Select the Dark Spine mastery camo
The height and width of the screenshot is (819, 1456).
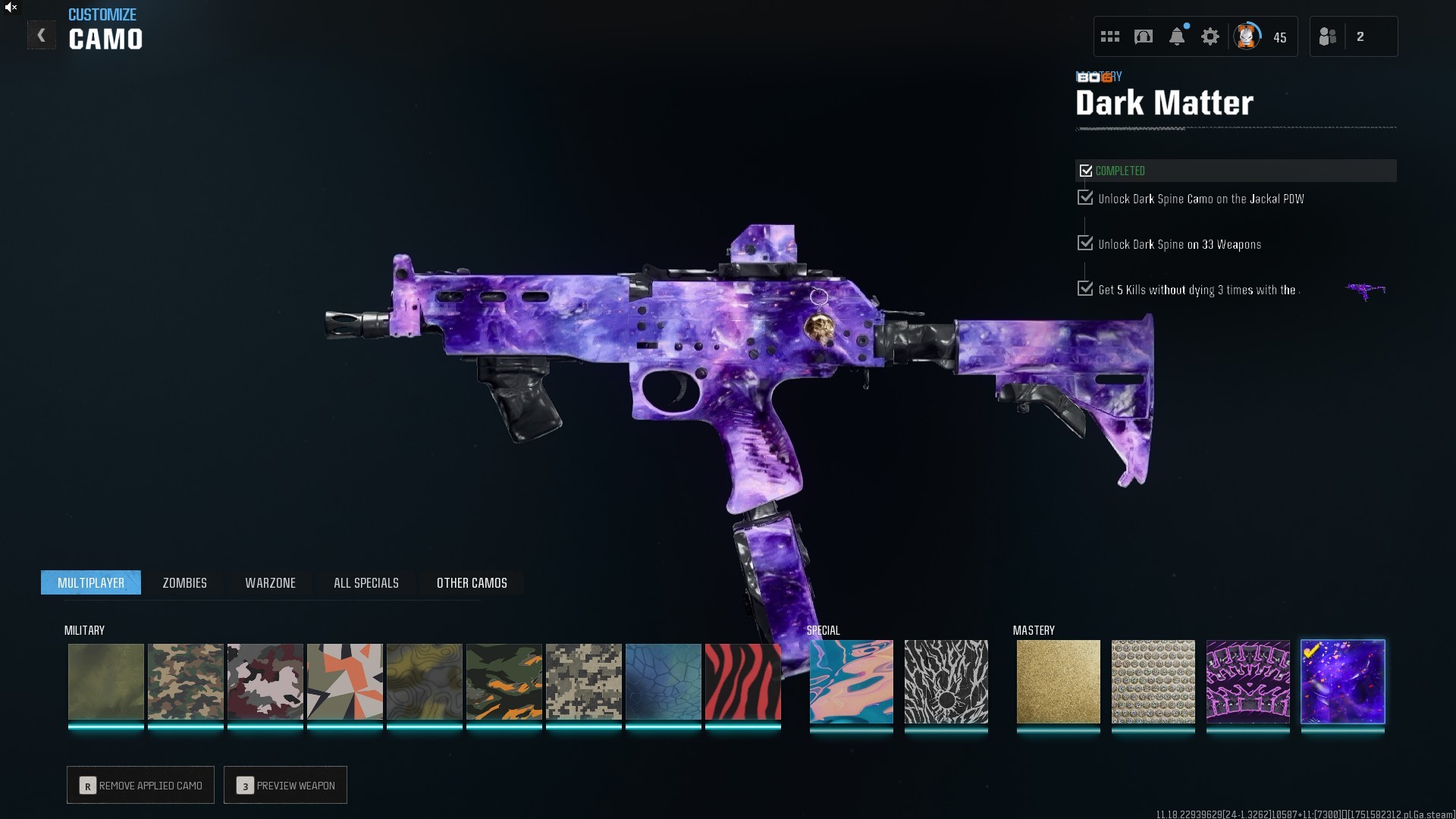coord(1247,681)
